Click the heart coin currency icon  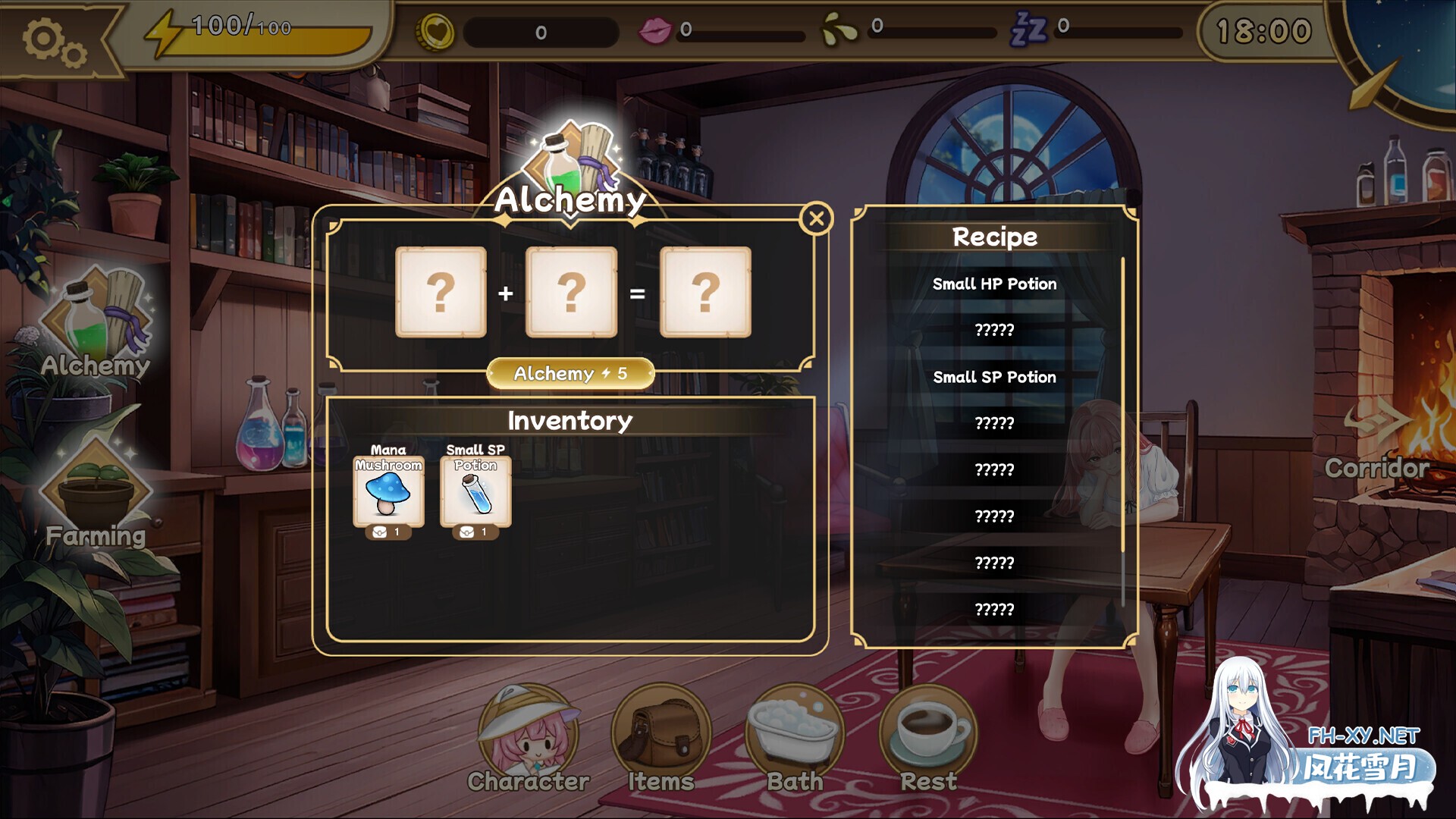pyautogui.click(x=433, y=30)
